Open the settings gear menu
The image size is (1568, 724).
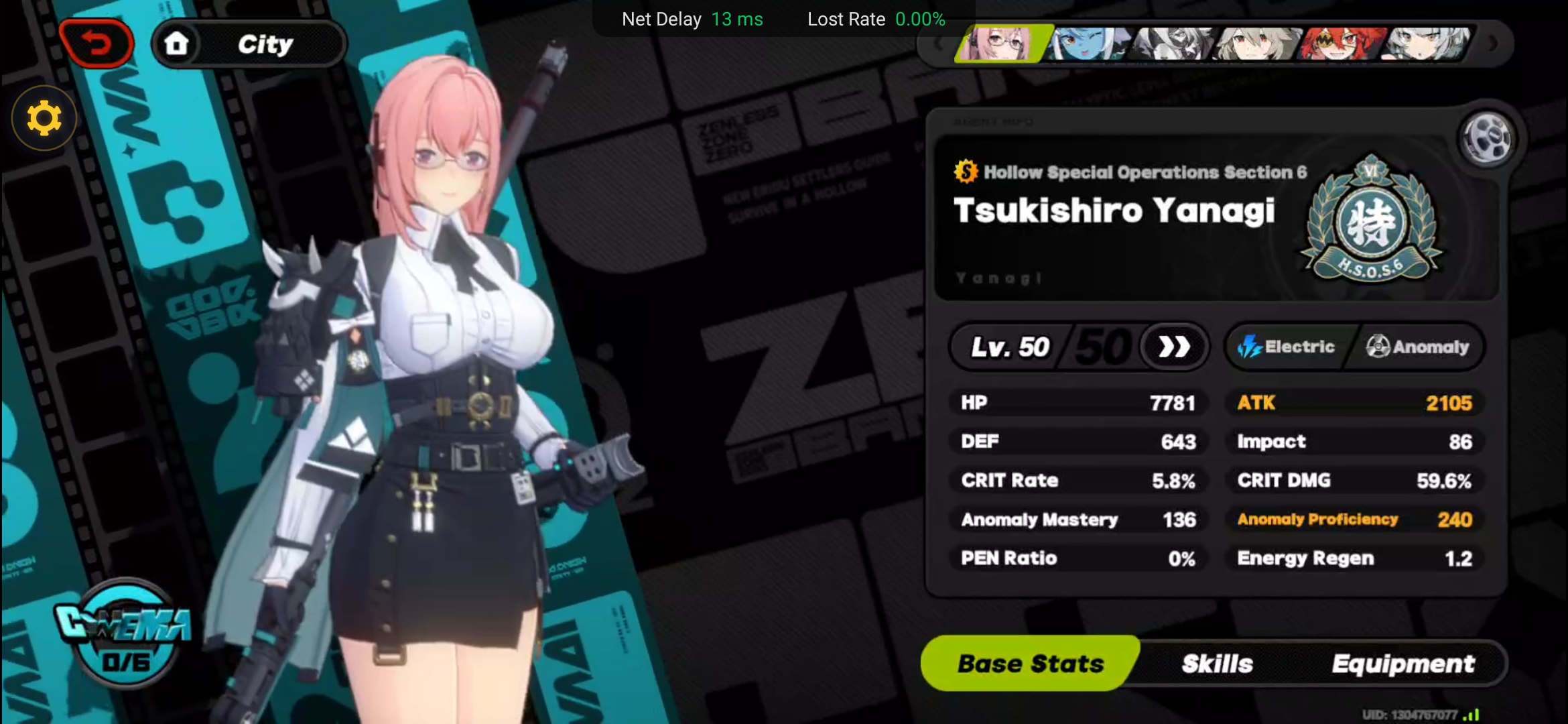coord(43,117)
